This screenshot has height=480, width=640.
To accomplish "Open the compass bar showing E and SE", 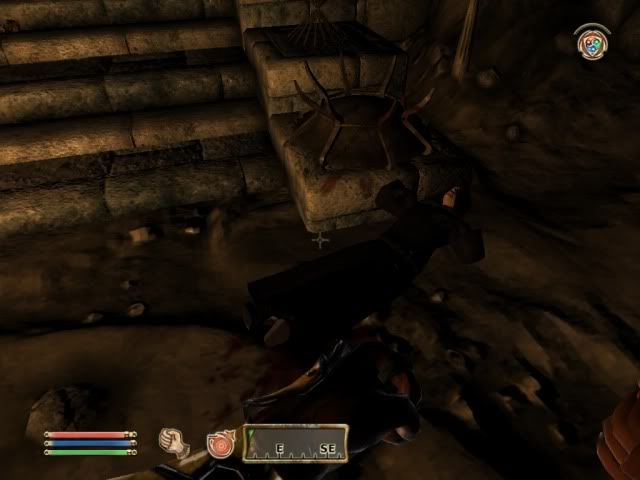I will pyautogui.click(x=296, y=442).
